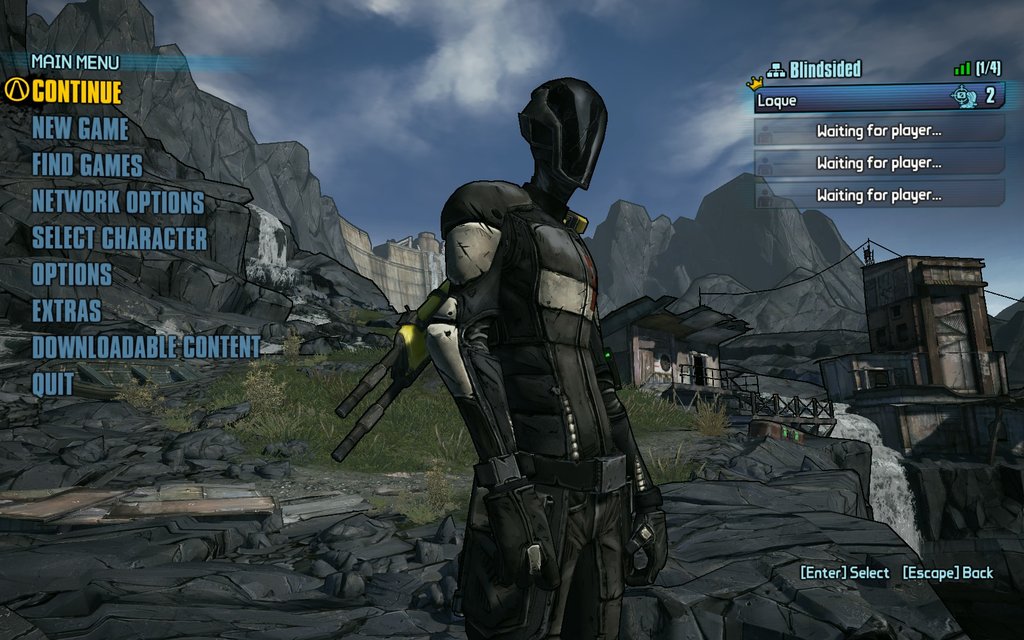The height and width of the screenshot is (640, 1024).
Task: Select Continue in the main menu
Action: click(76, 92)
